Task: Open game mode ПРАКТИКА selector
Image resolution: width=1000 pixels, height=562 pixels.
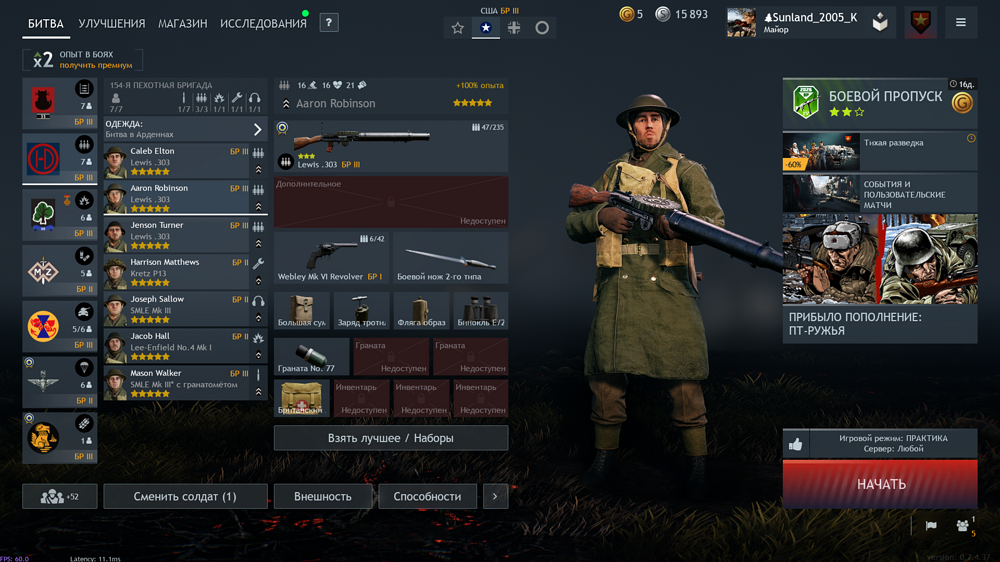Action: click(x=892, y=444)
